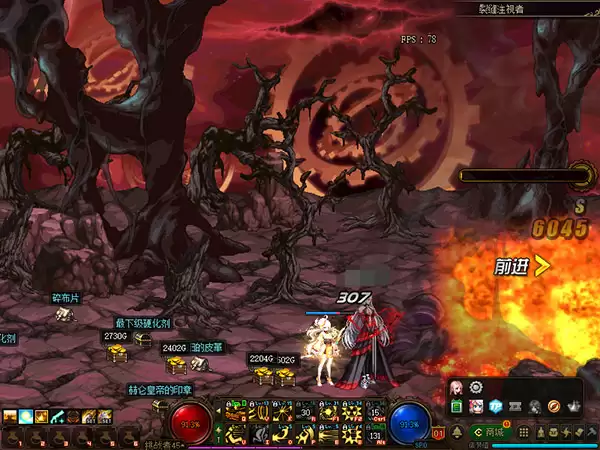Image resolution: width=600 pixels, height=450 pixels.
Task: Open the pink-haired character portrait icon
Action: [455, 388]
